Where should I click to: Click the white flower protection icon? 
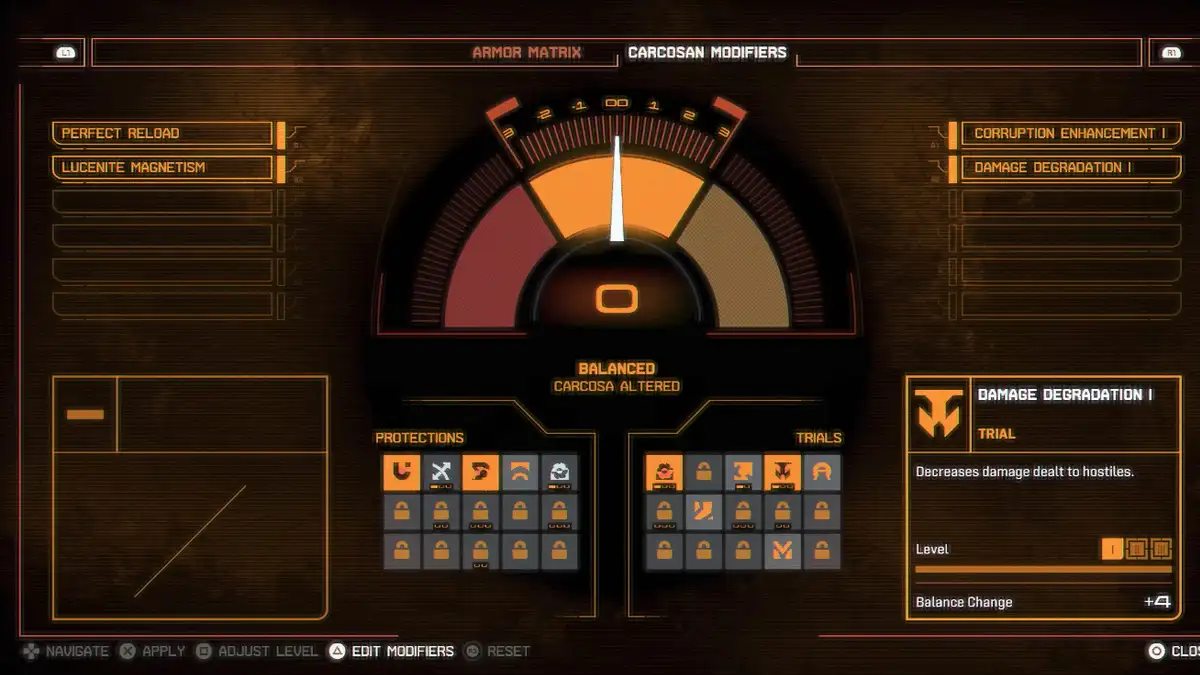pyautogui.click(x=560, y=472)
